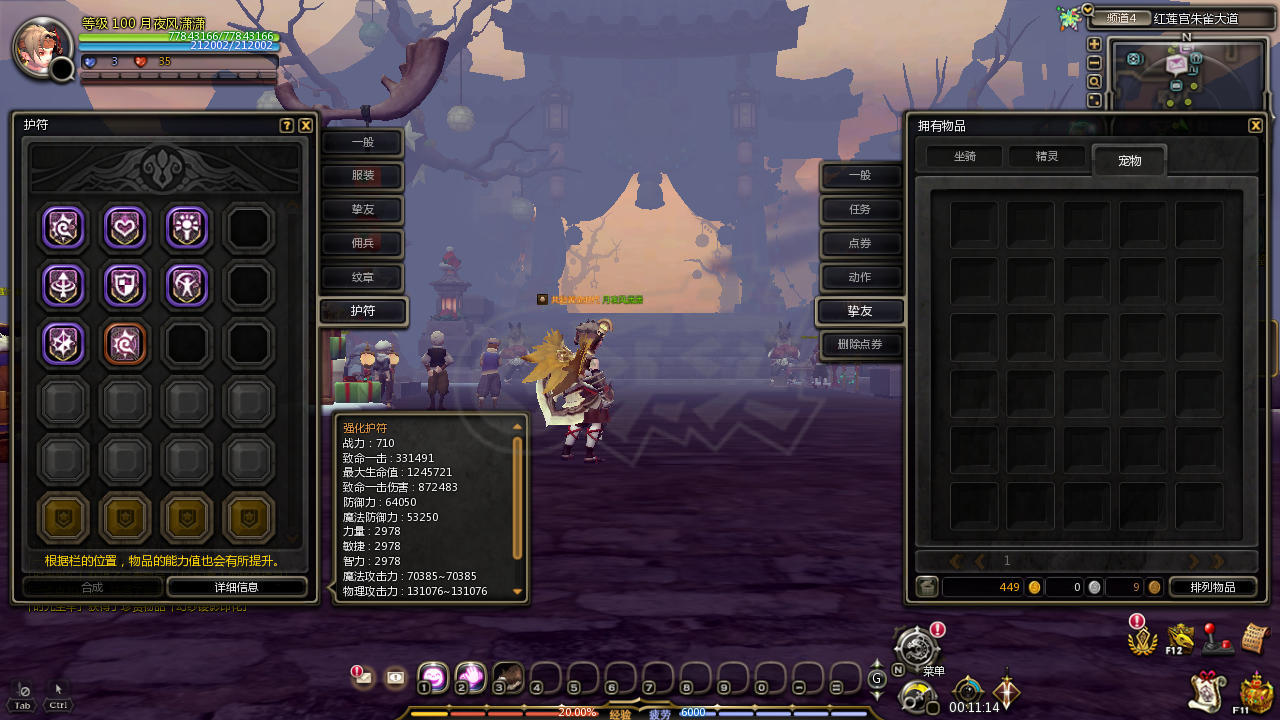This screenshot has height=720, width=1280.
Task: Click the 删除点券 delete cash item button
Action: (860, 345)
